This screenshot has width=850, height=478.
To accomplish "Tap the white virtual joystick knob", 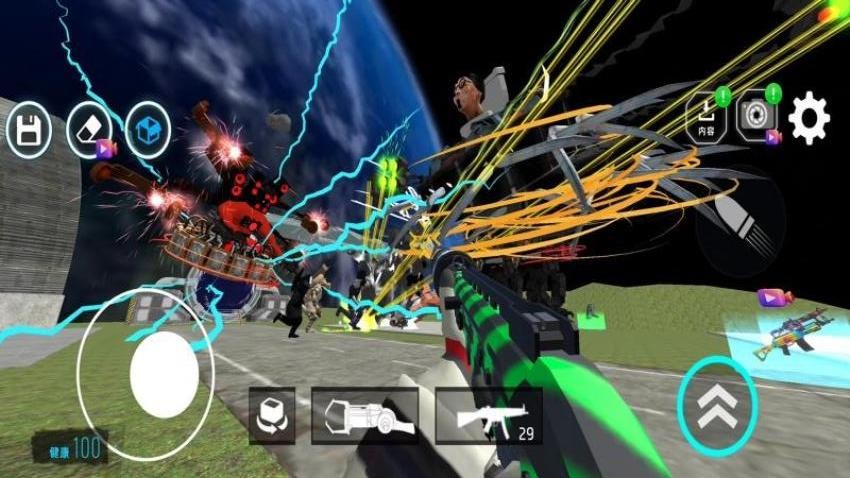I will point(164,375).
